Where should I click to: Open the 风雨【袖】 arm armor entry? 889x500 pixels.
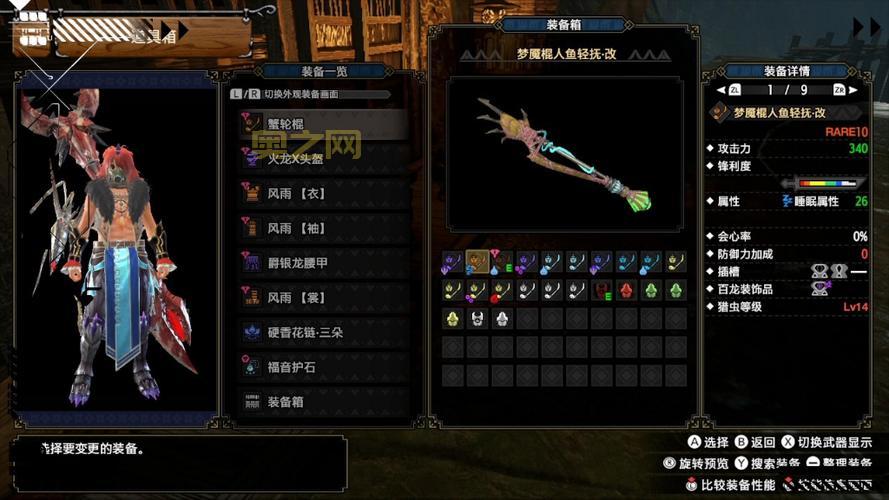pyautogui.click(x=322, y=227)
